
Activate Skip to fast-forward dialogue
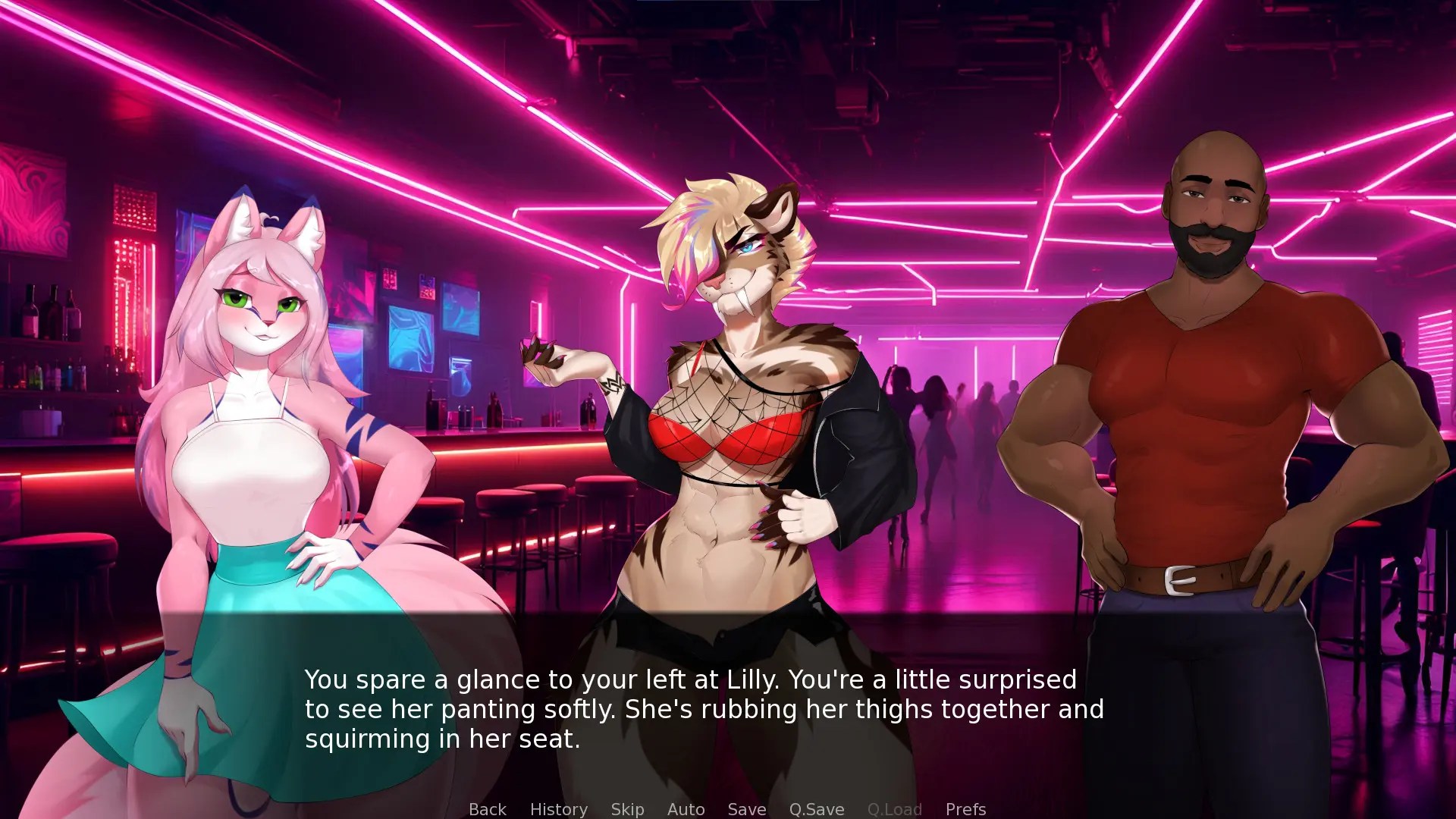click(627, 809)
